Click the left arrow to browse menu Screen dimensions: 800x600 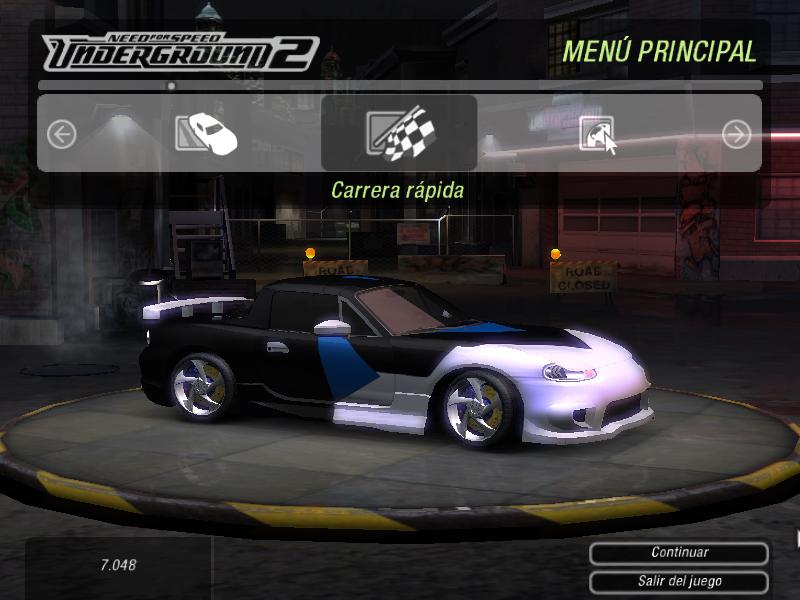click(62, 134)
